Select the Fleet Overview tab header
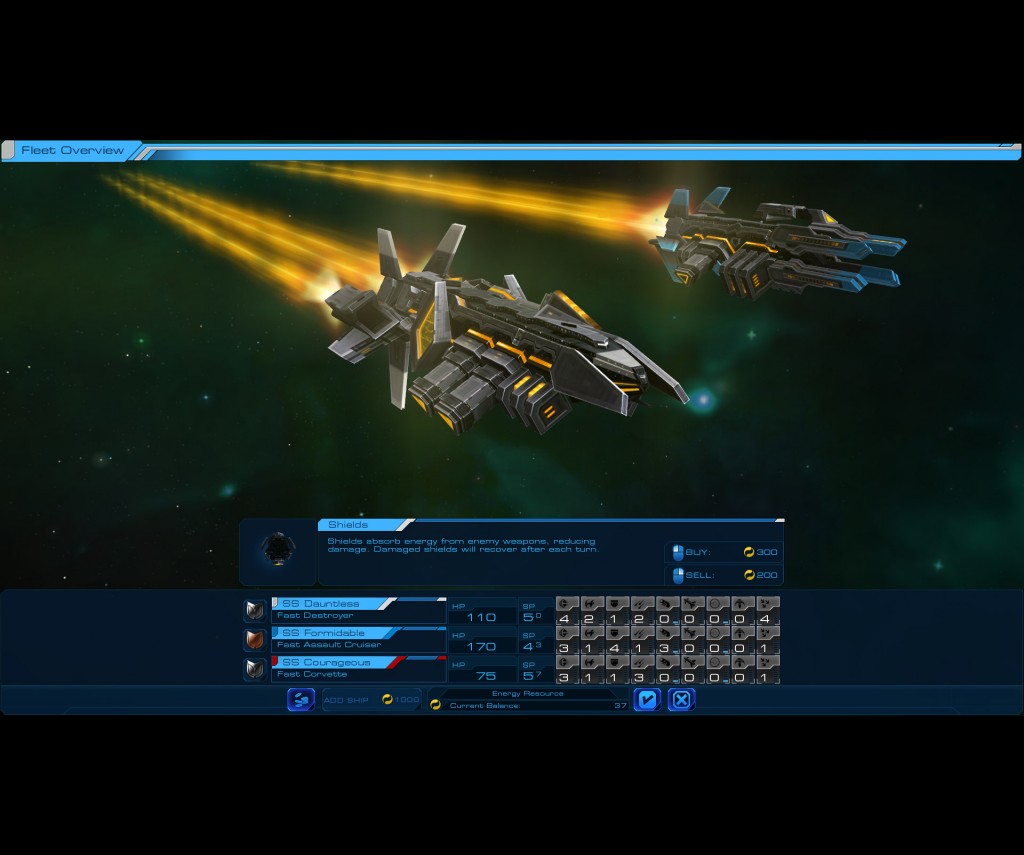The width and height of the screenshot is (1024, 855). (x=72, y=151)
